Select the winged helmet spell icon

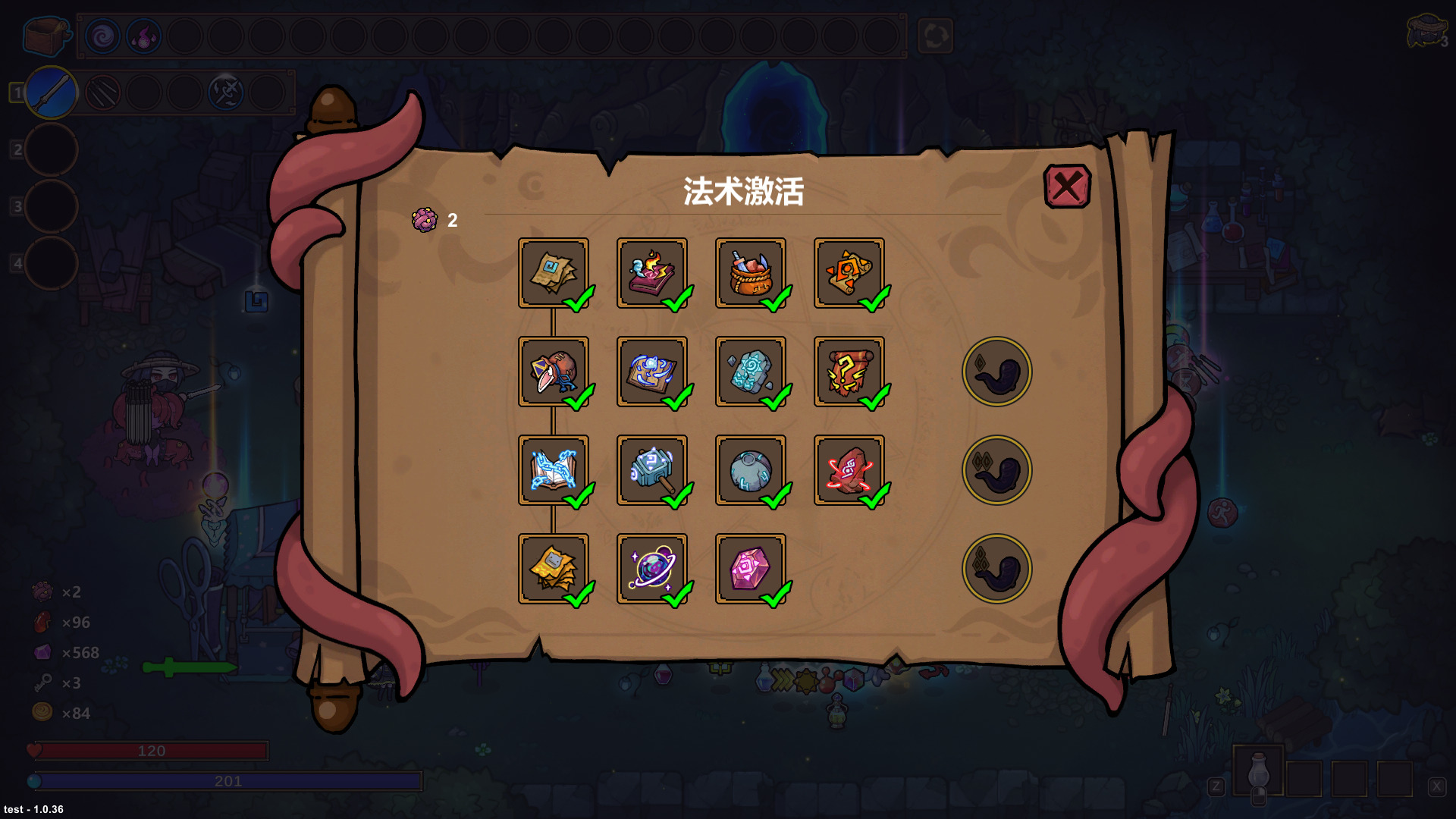point(554,372)
